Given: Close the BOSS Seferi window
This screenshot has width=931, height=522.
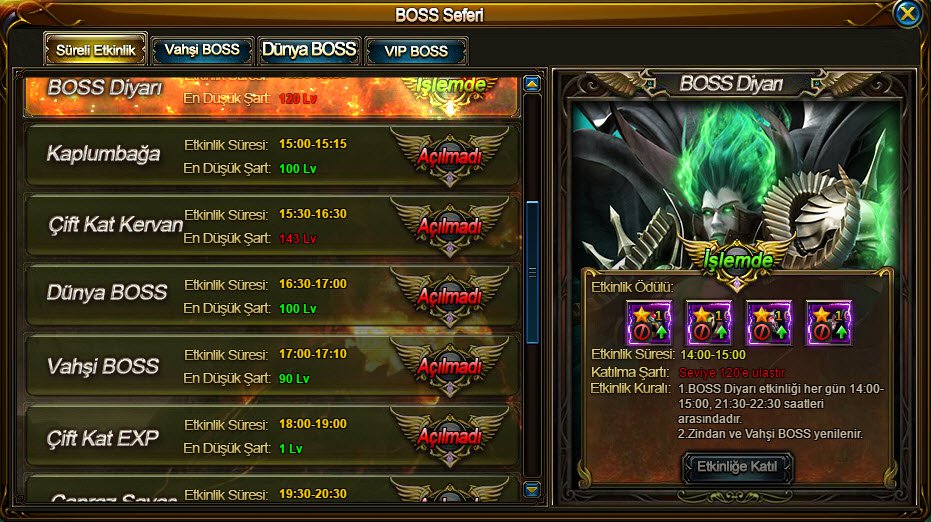Looking at the screenshot, I should click(907, 14).
